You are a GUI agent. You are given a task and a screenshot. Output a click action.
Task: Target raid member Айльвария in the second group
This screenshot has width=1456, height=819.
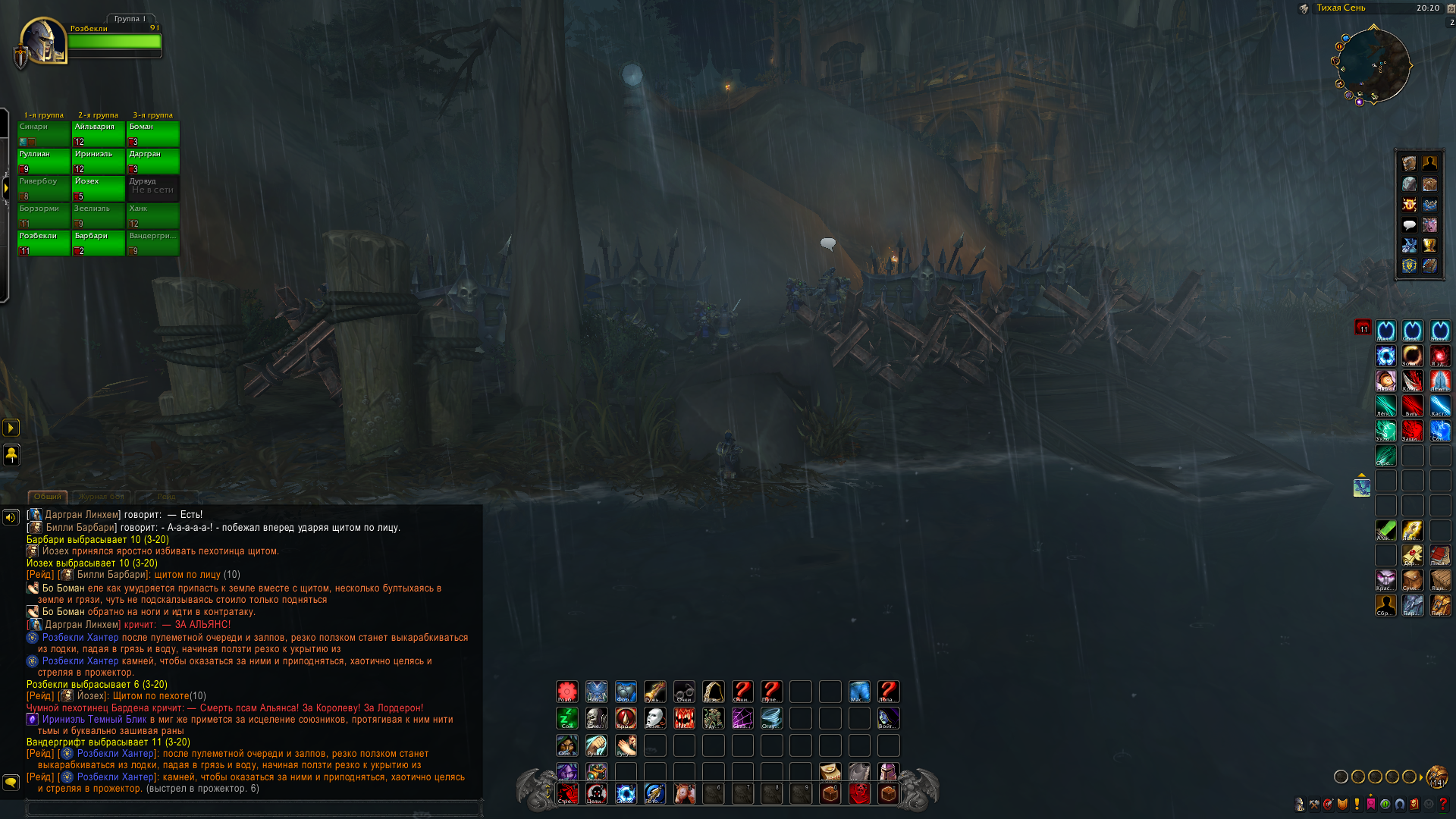point(98,133)
